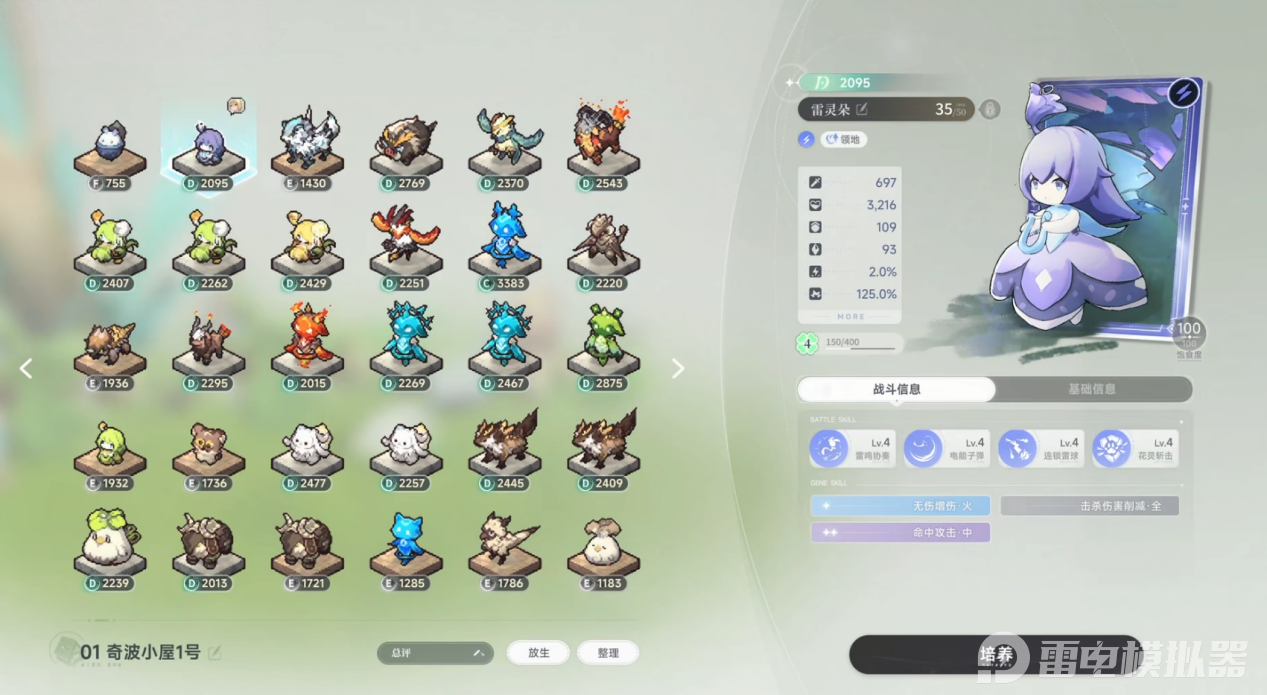Switch to the 基础信息 tab
The width and height of the screenshot is (1267, 695).
pyautogui.click(x=1091, y=389)
